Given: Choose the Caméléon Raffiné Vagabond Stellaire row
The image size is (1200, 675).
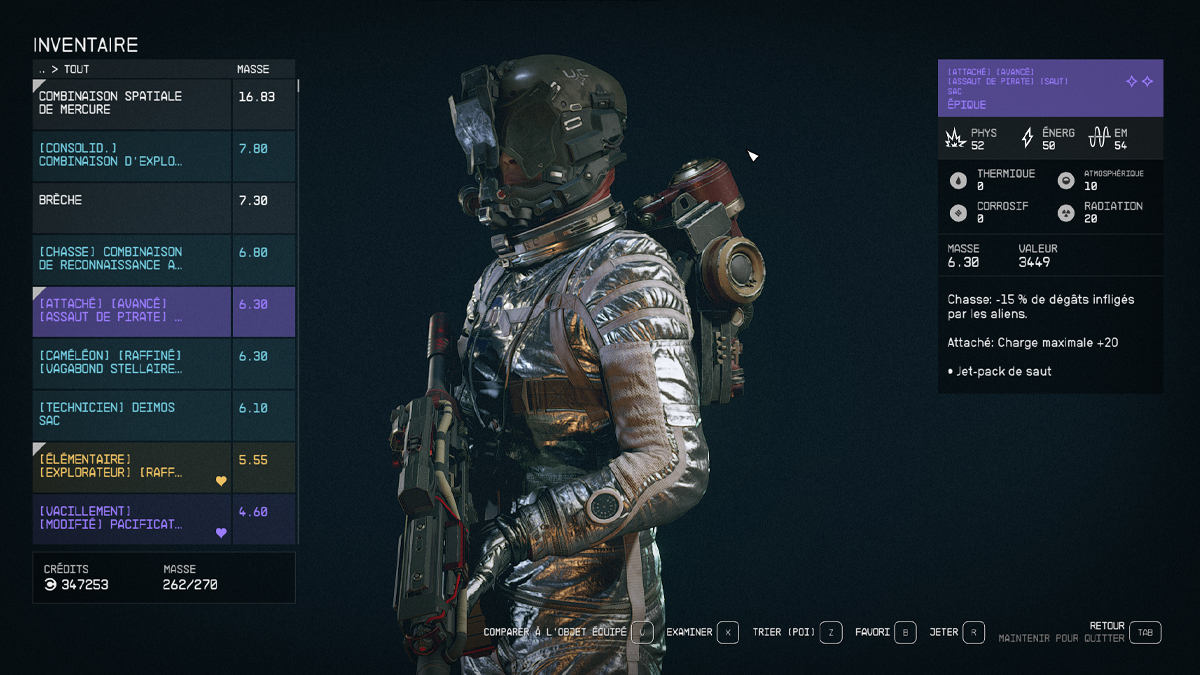Looking at the screenshot, I should pos(134,364).
